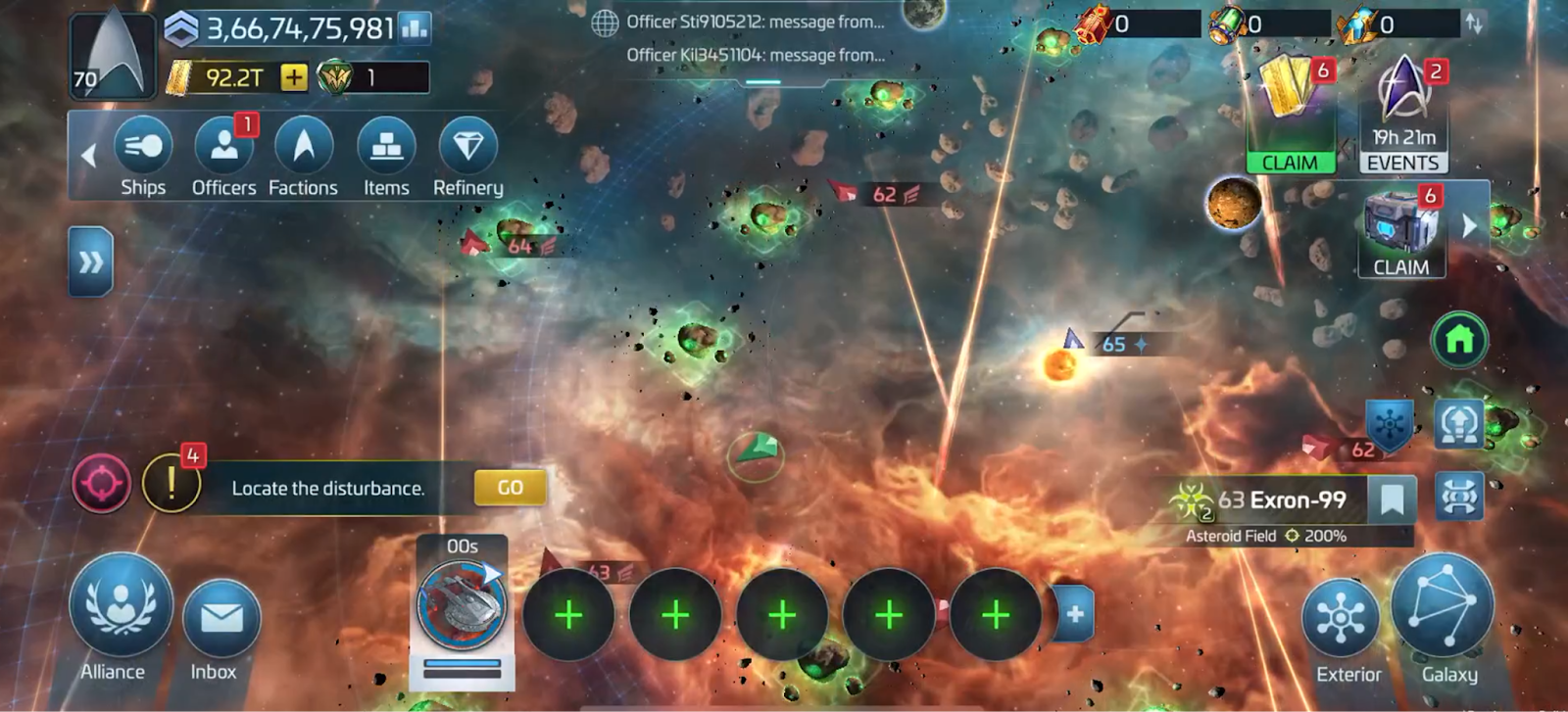Open the Officers menu
Viewport: 1568px width, 712px height.
tap(223, 155)
